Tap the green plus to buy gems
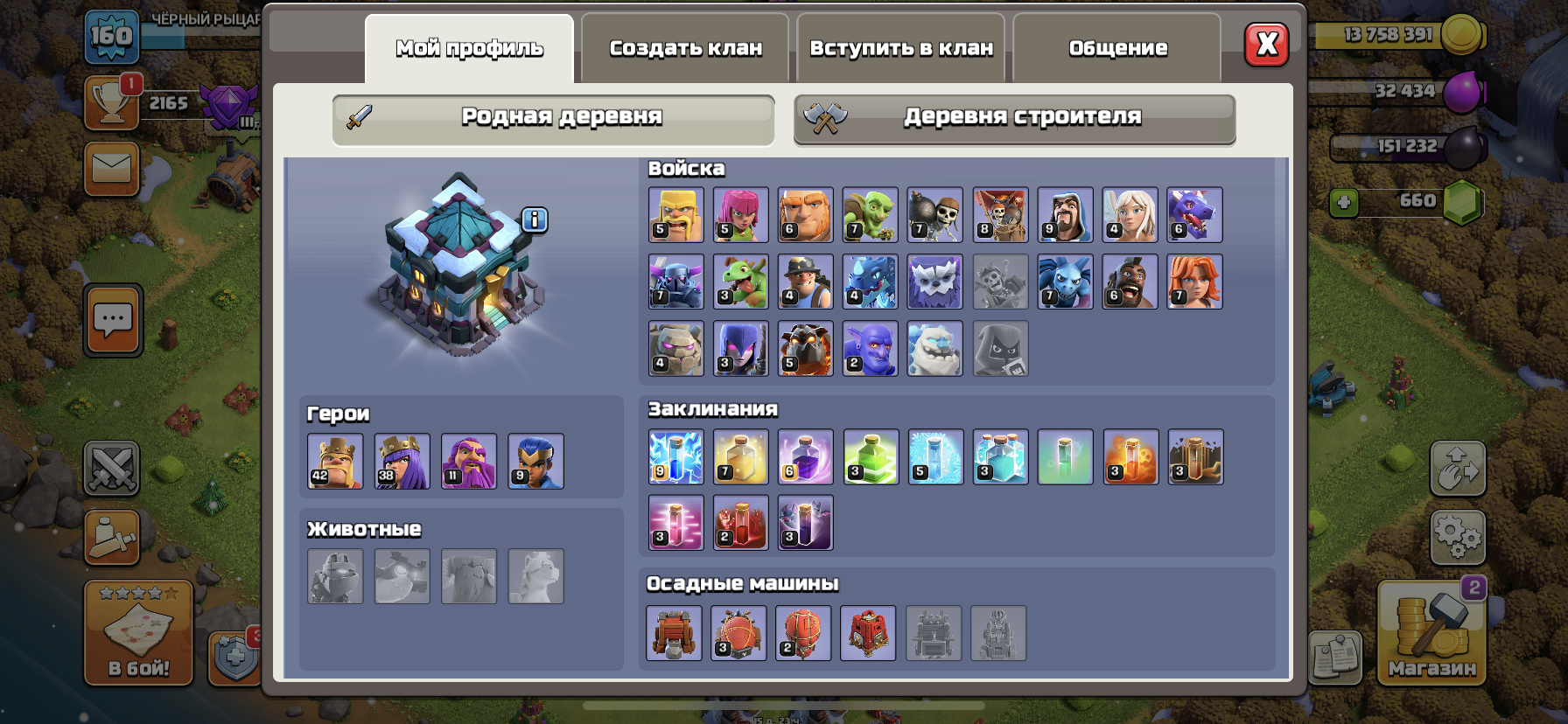Screen dimensions: 1568x724 click(1345, 203)
